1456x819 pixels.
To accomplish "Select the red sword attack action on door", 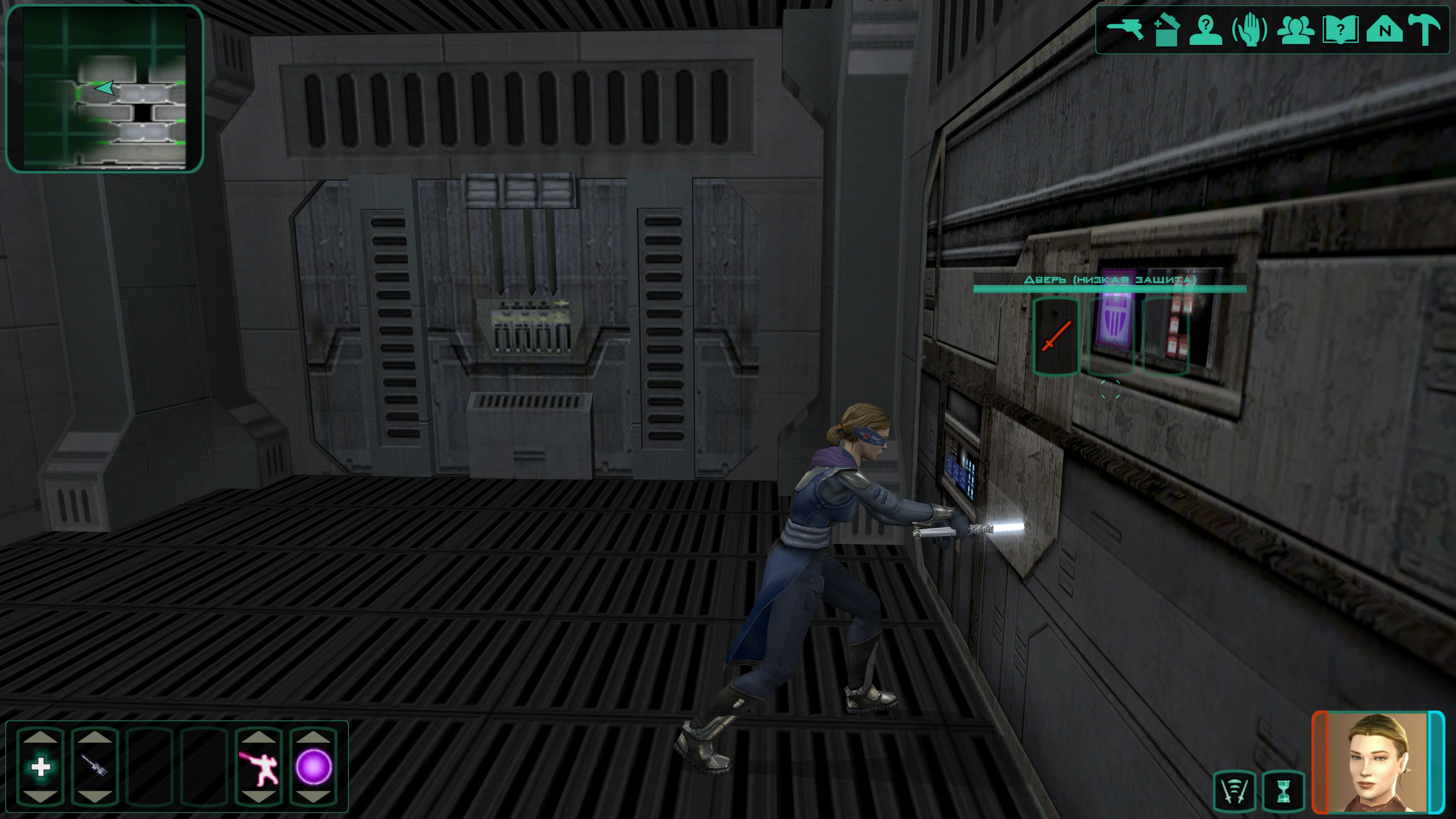I will (x=1056, y=336).
